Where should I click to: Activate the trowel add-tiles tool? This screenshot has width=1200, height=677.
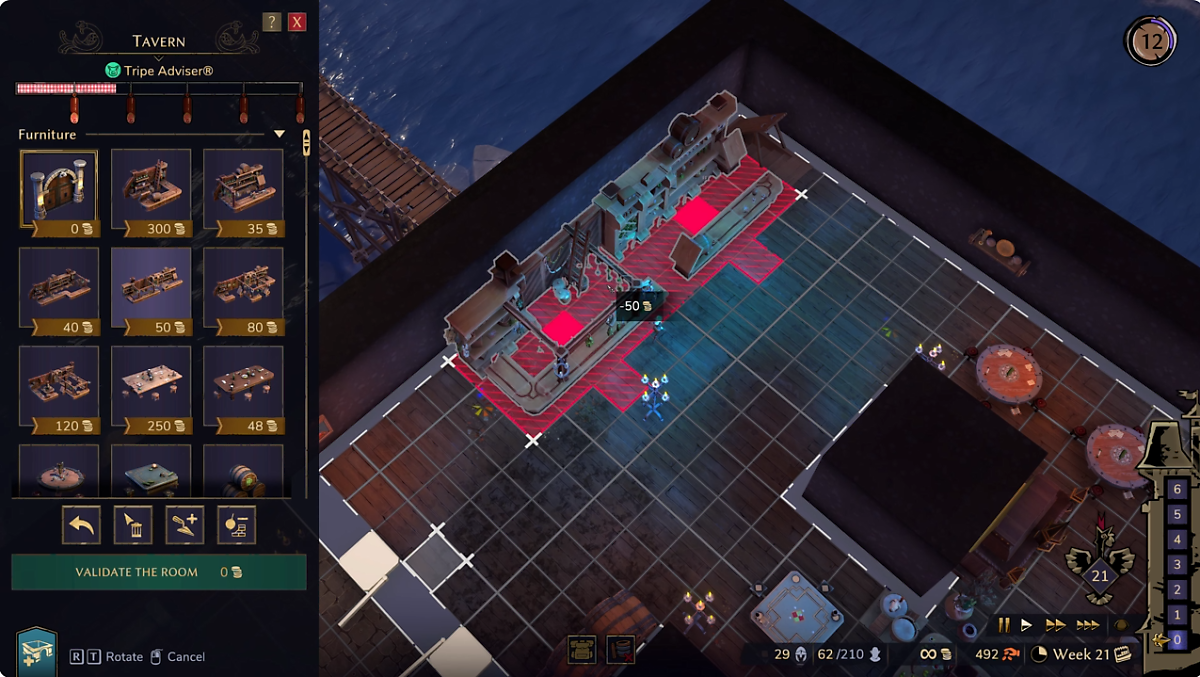(x=185, y=525)
